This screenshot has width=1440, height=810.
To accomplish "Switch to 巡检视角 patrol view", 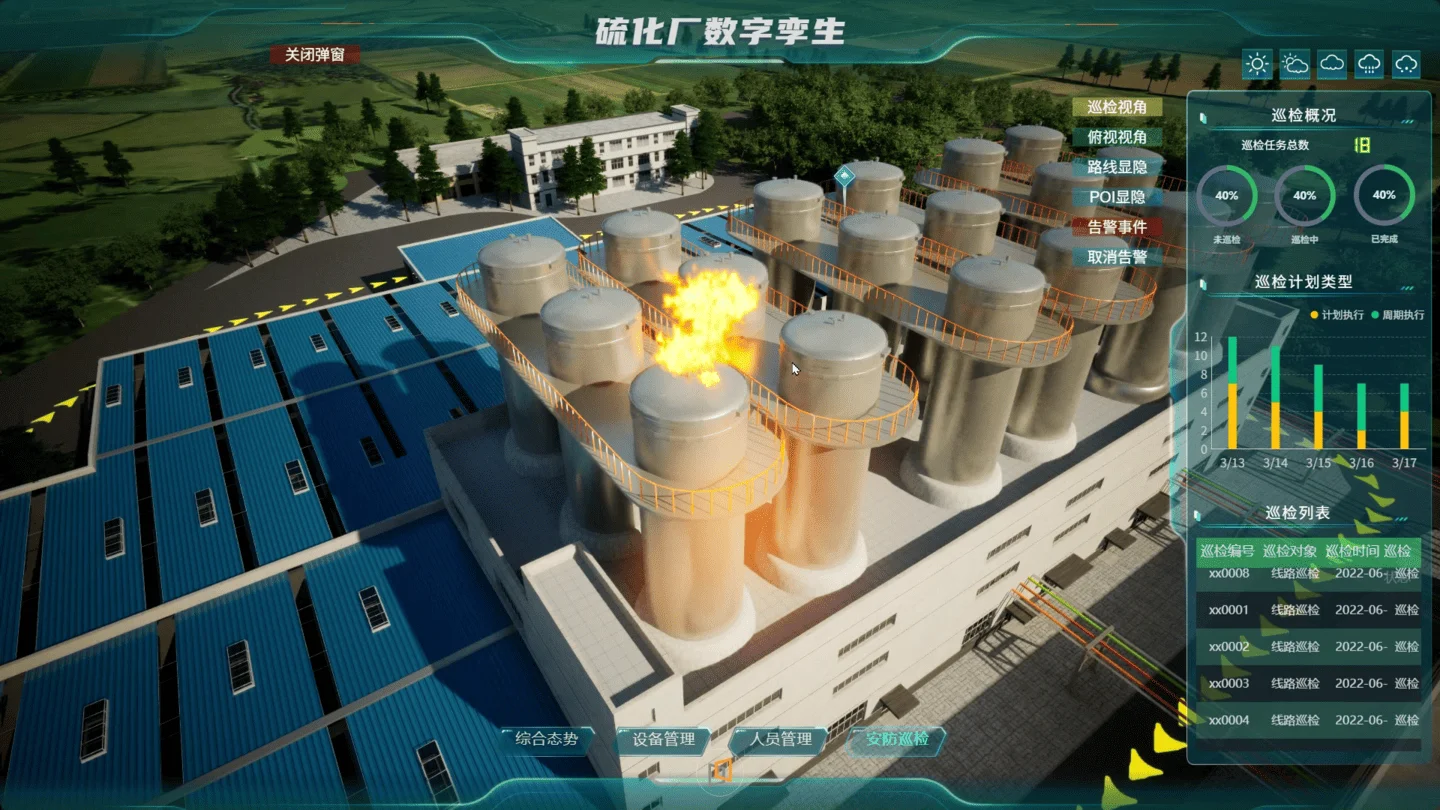I will click(x=1117, y=107).
